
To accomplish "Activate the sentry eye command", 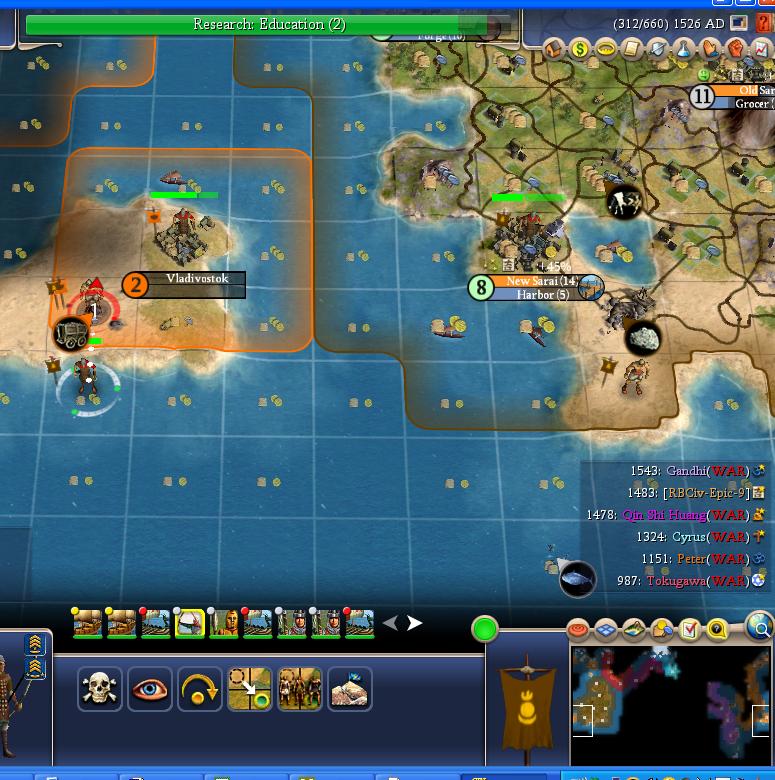I will tap(149, 689).
